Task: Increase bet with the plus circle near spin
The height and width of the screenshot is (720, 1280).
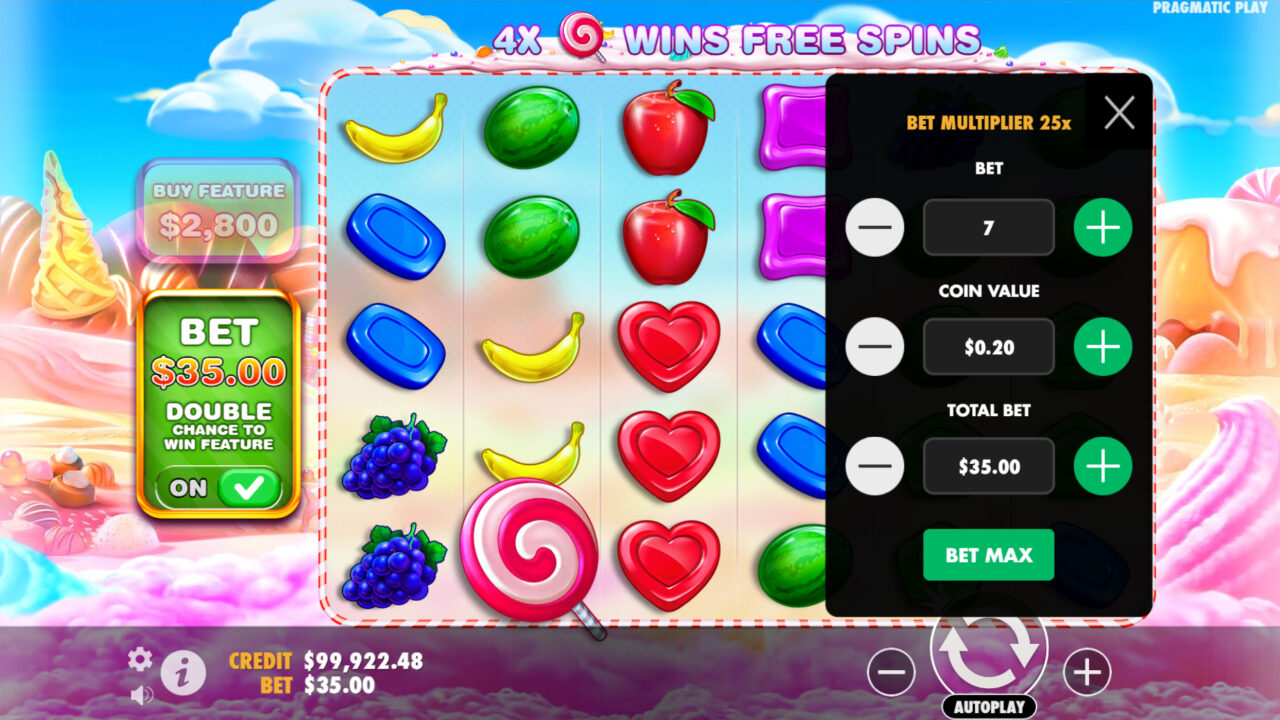Action: [x=1086, y=672]
